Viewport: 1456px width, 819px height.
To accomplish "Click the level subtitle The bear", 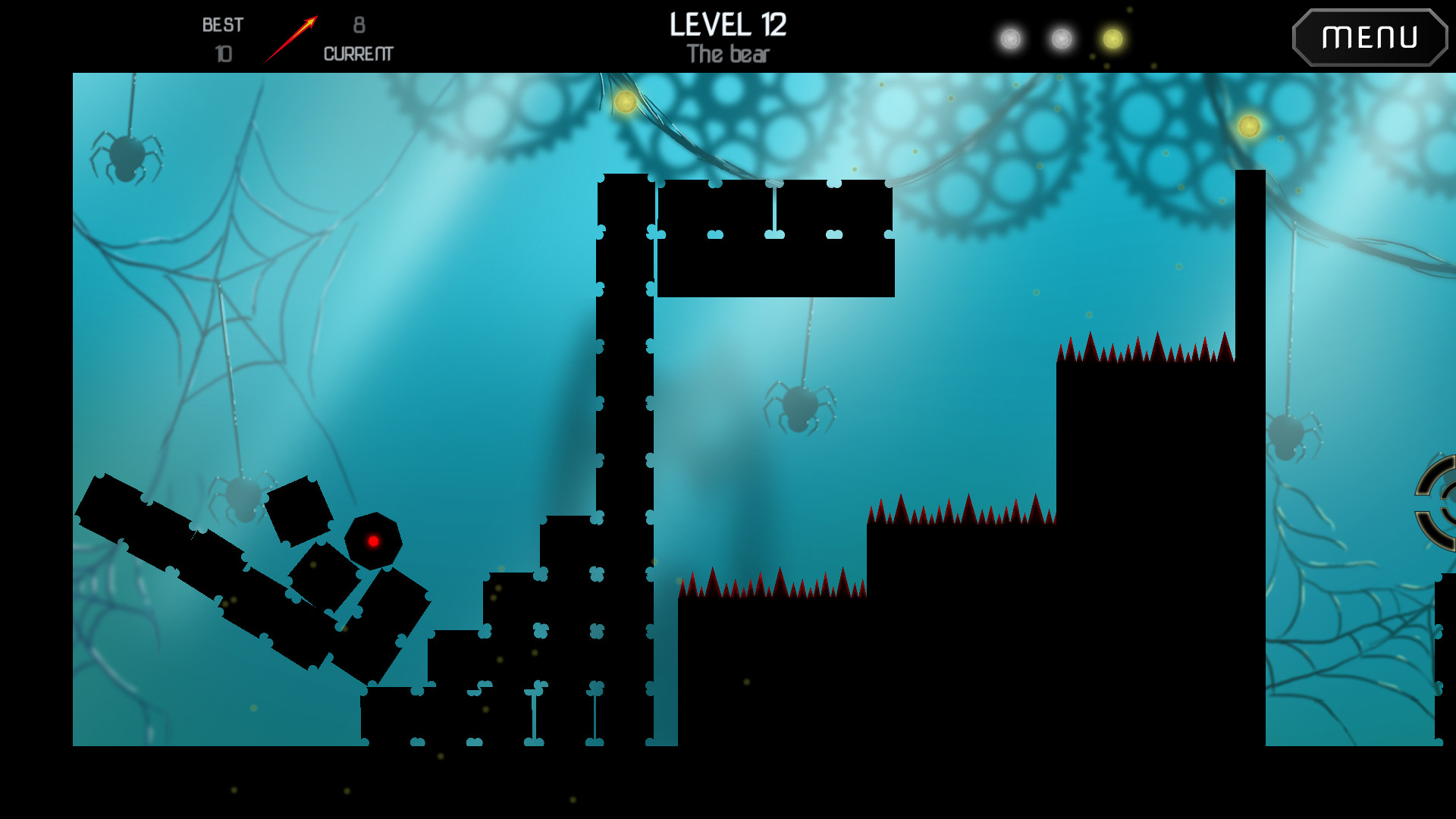I will click(x=727, y=53).
